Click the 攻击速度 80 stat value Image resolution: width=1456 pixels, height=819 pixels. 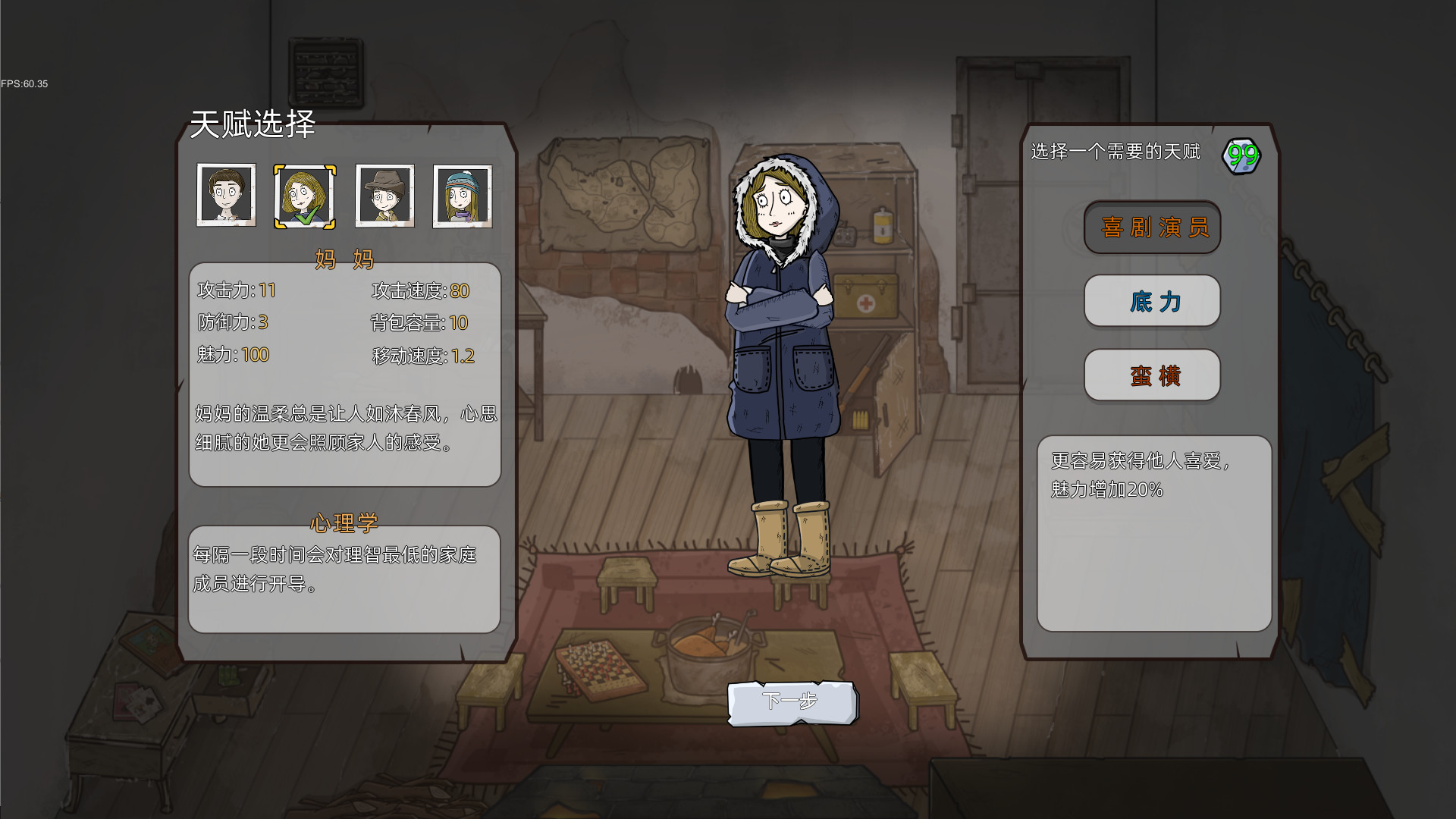click(x=461, y=290)
